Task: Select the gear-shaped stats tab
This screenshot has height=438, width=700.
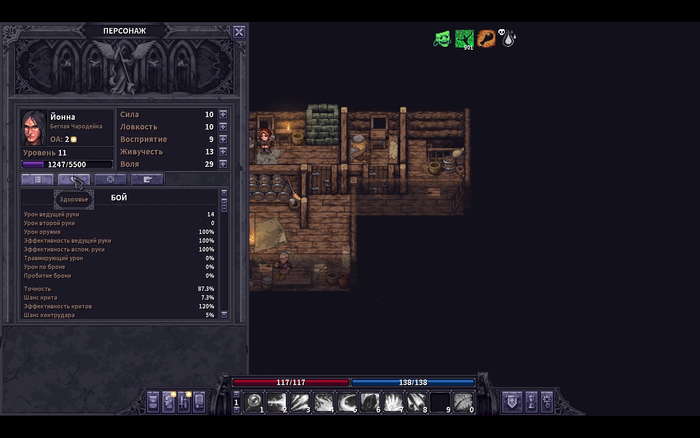Action: [x=110, y=179]
